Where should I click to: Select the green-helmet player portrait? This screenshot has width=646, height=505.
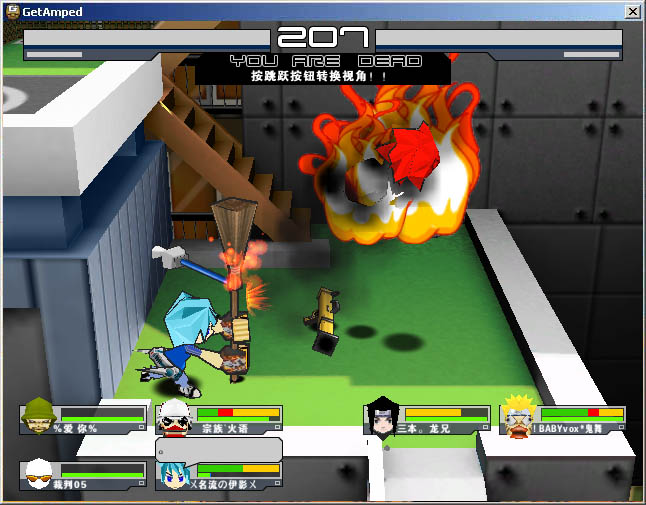39,416
